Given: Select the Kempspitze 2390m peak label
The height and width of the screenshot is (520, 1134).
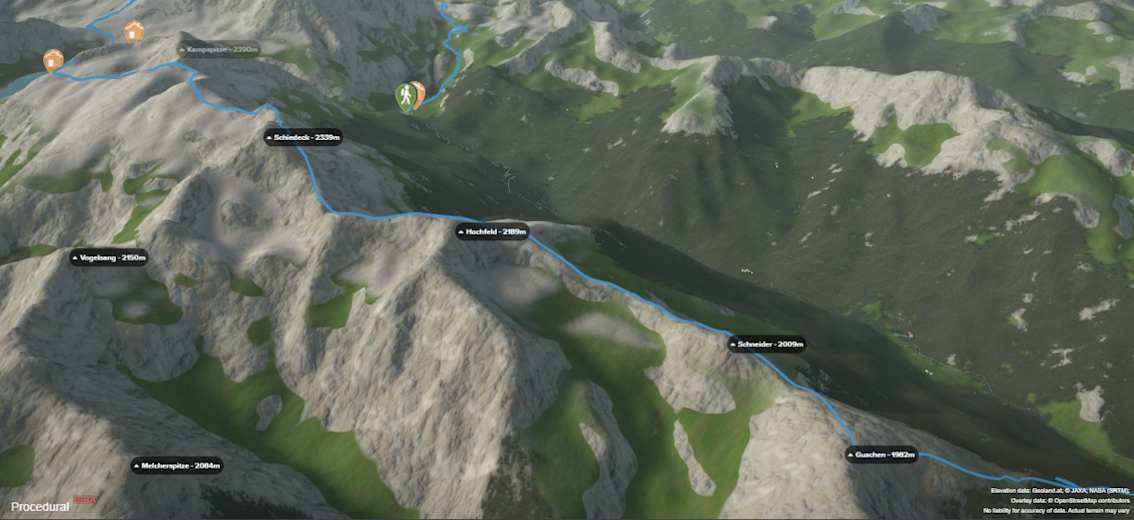Looking at the screenshot, I should pyautogui.click(x=218, y=48).
